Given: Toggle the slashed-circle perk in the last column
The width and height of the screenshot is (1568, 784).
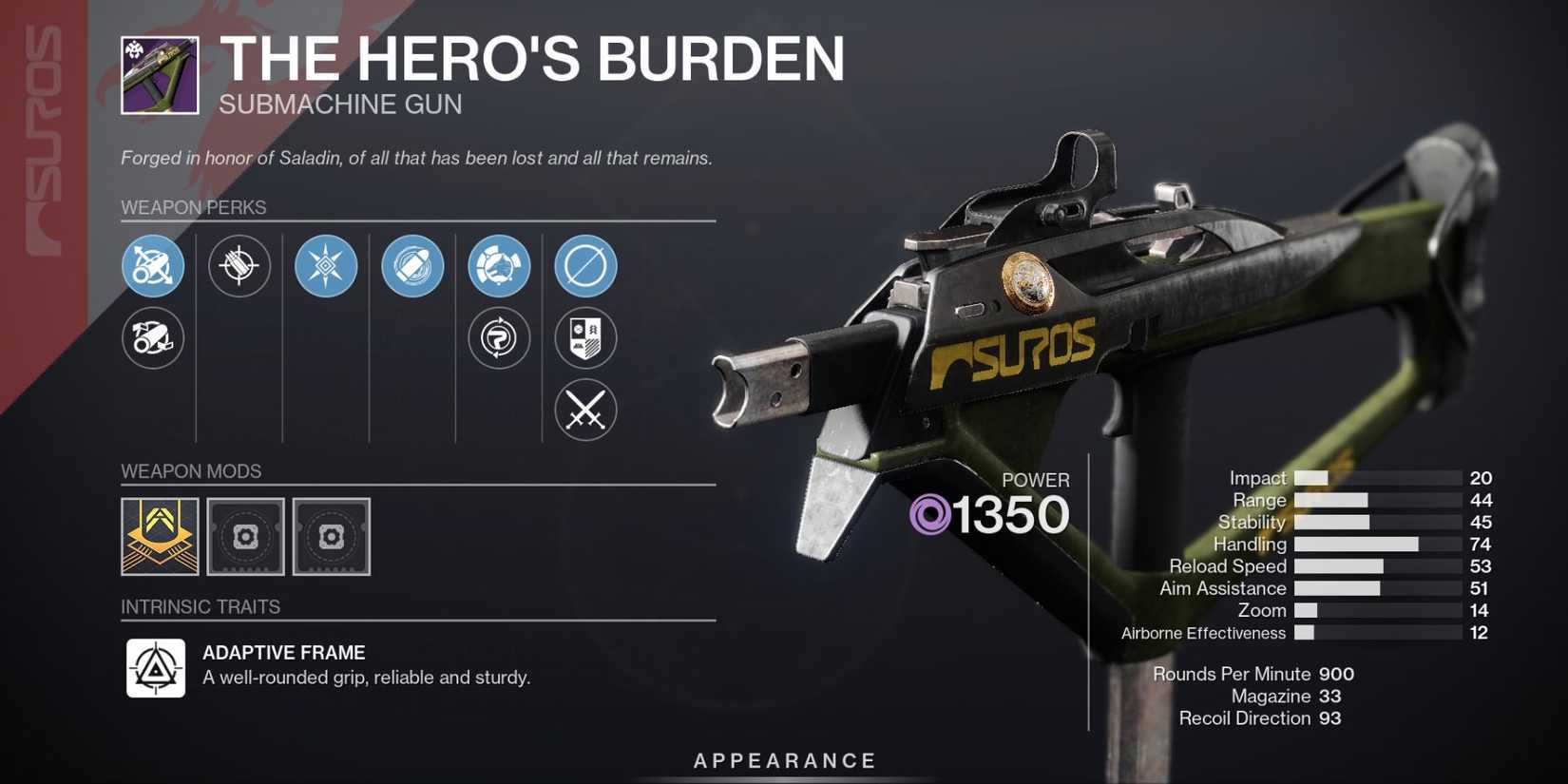Looking at the screenshot, I should (585, 266).
